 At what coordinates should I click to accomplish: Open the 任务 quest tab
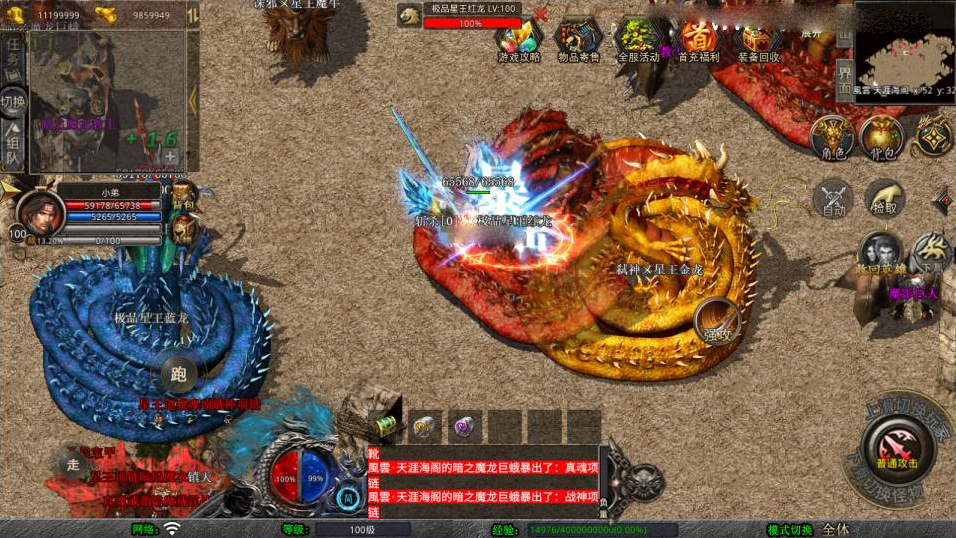[14, 57]
